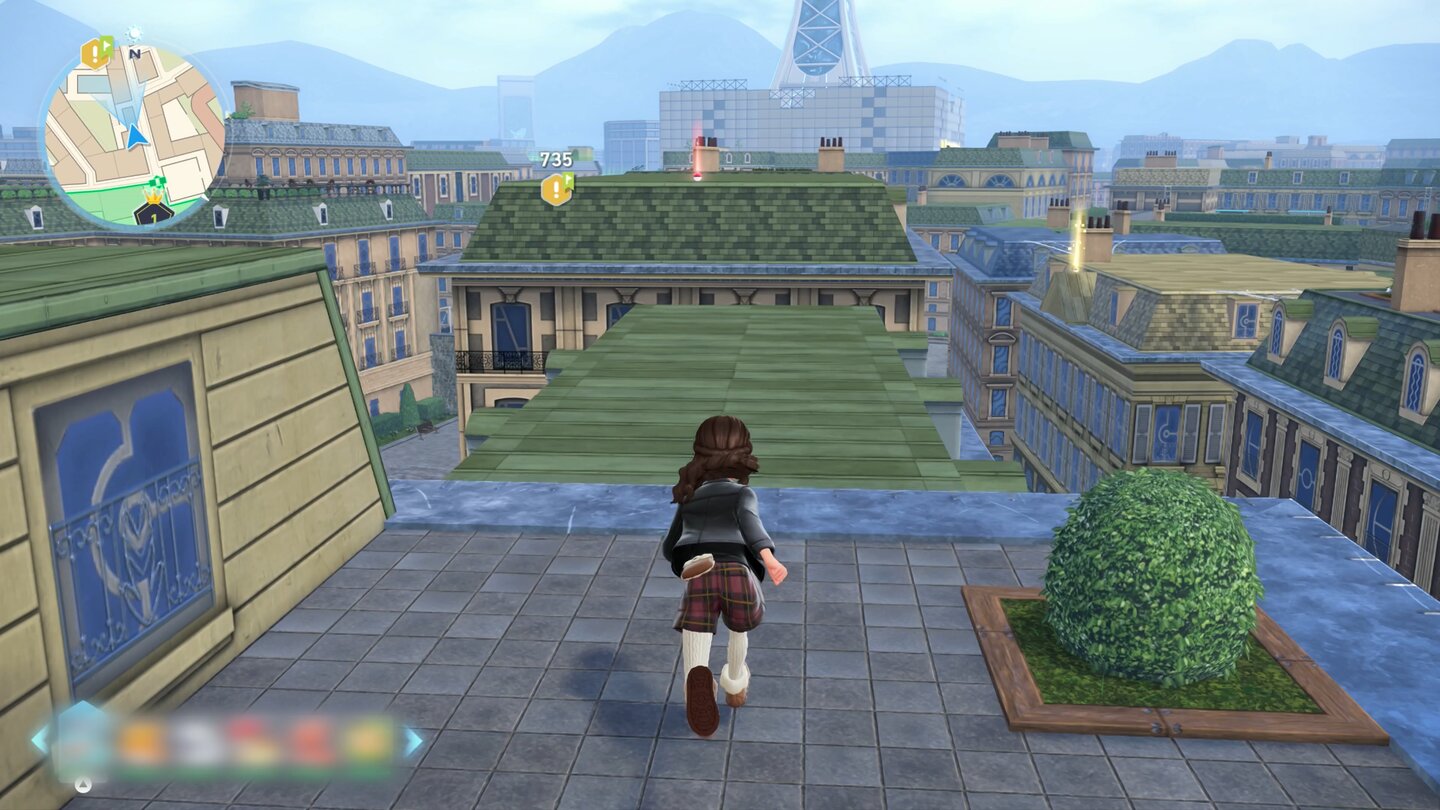Click the crown destination marker on the minimap
The height and width of the screenshot is (810, 1440).
point(152,200)
